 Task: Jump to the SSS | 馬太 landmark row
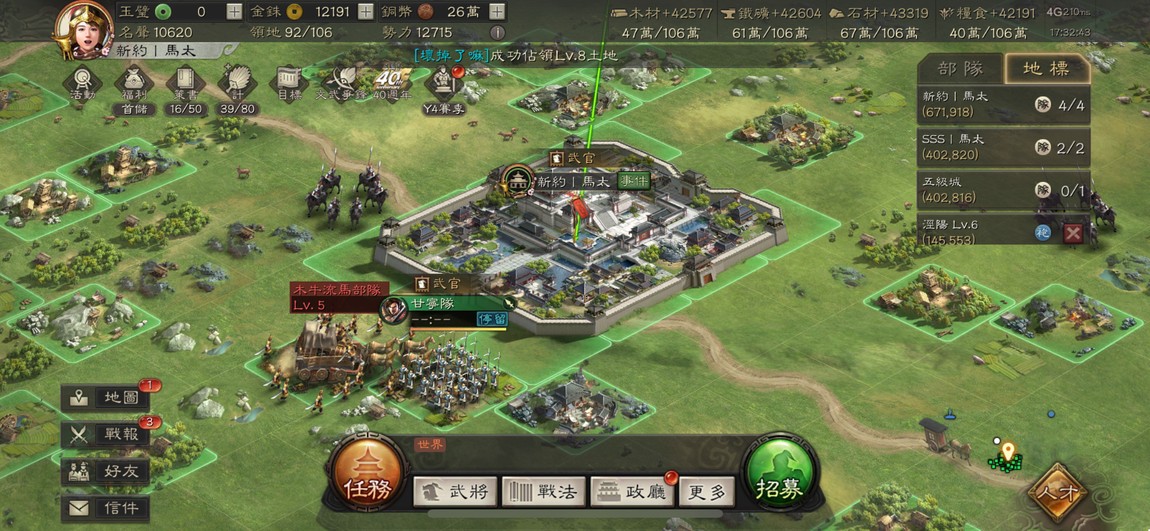coord(1003,146)
